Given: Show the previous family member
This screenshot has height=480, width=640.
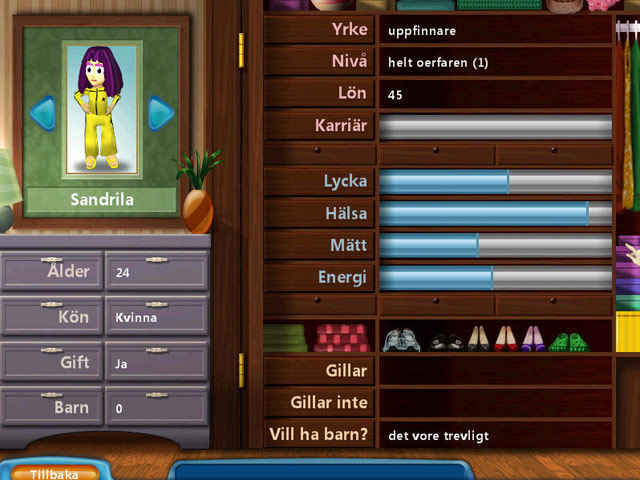Looking at the screenshot, I should point(42,112).
